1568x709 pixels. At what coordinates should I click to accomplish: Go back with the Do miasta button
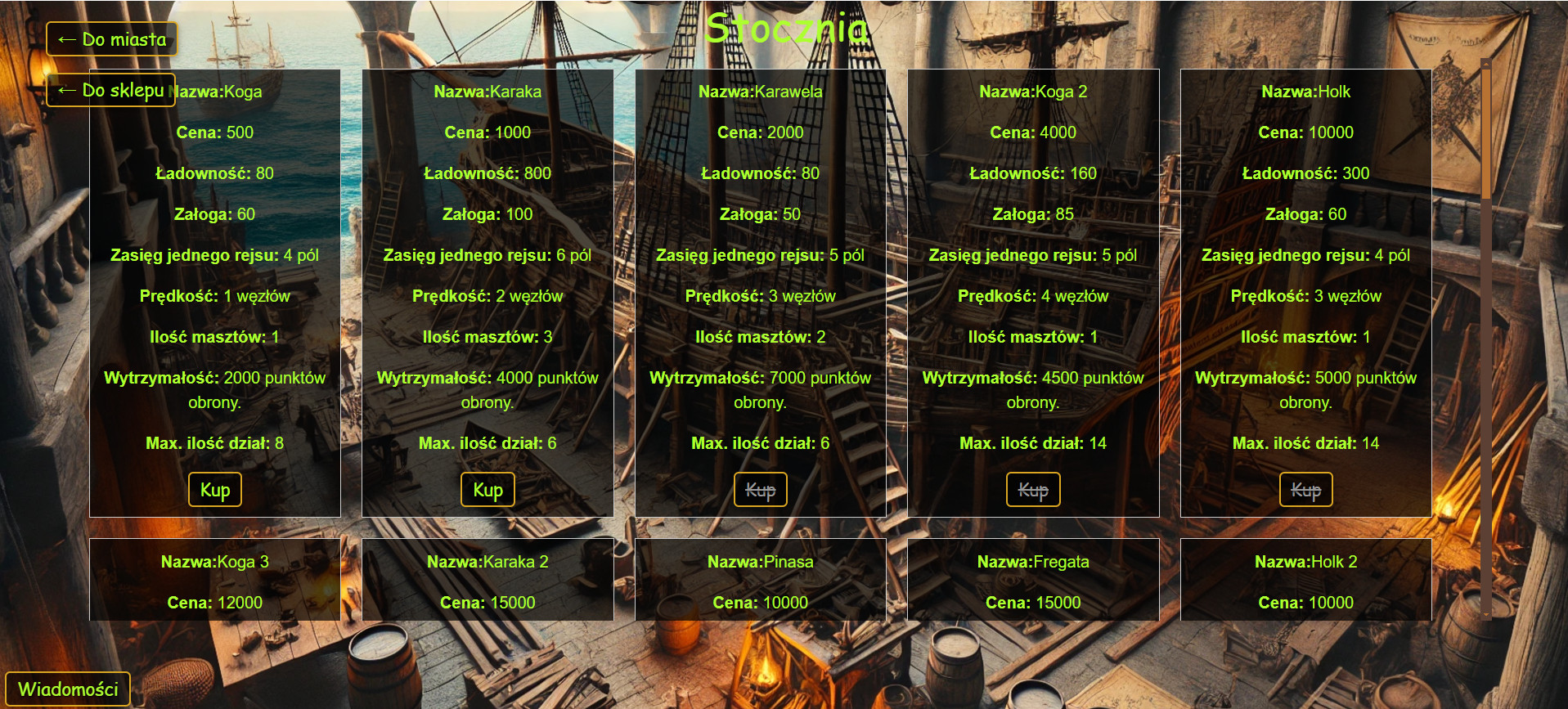[x=112, y=39]
